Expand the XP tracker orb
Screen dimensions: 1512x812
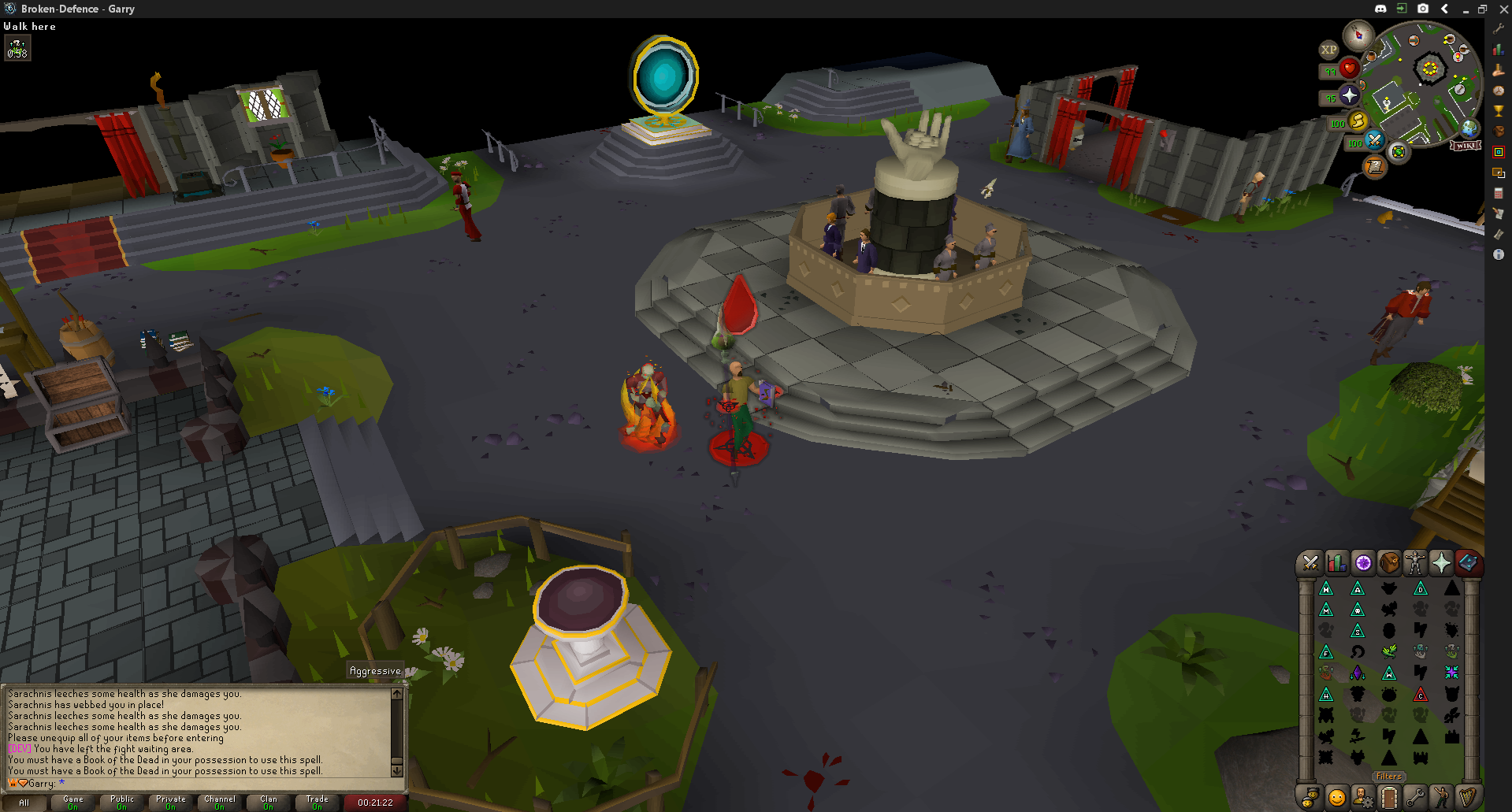(x=1329, y=50)
